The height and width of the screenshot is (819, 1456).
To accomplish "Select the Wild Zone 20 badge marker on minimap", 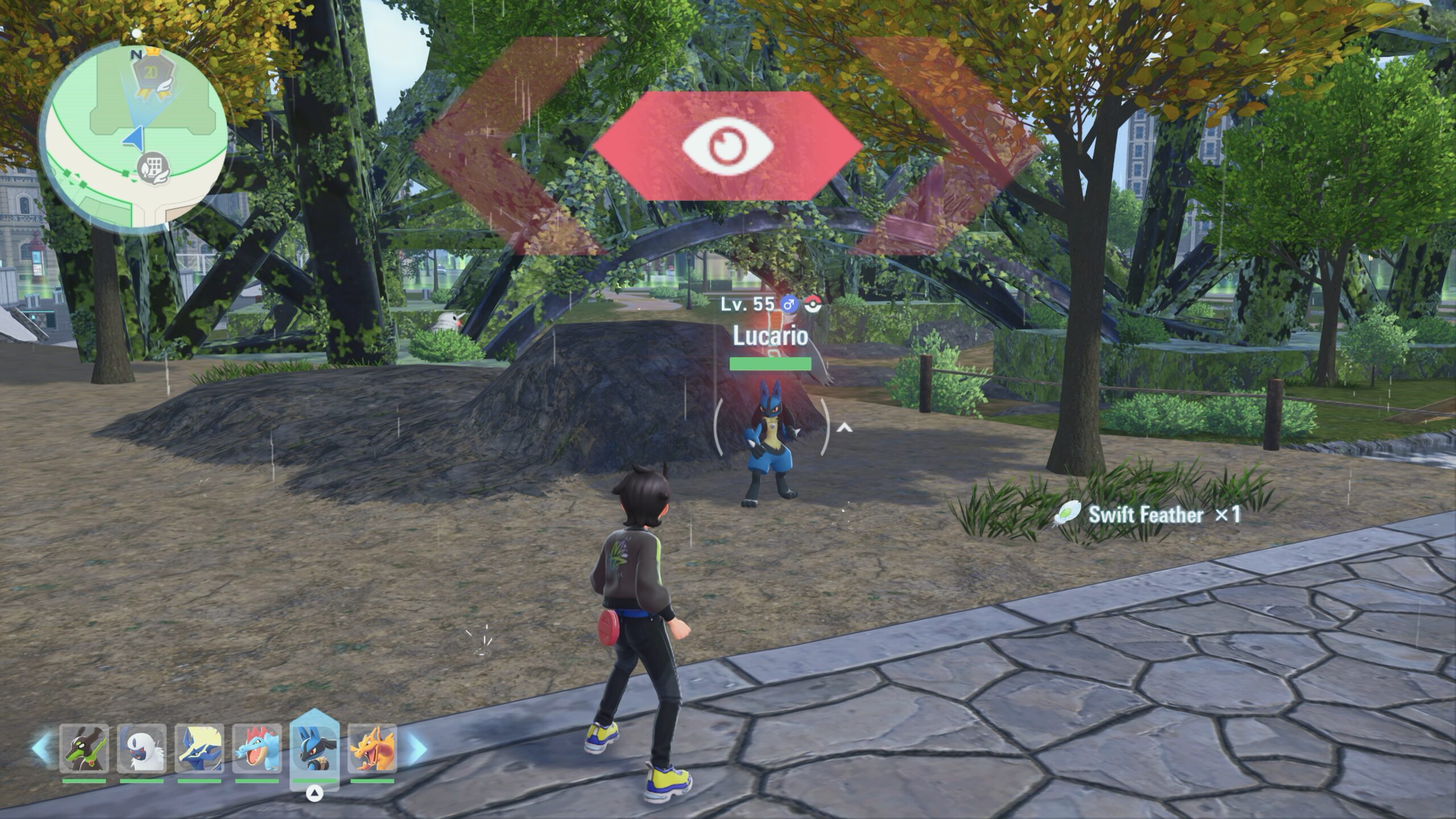I will [151, 76].
